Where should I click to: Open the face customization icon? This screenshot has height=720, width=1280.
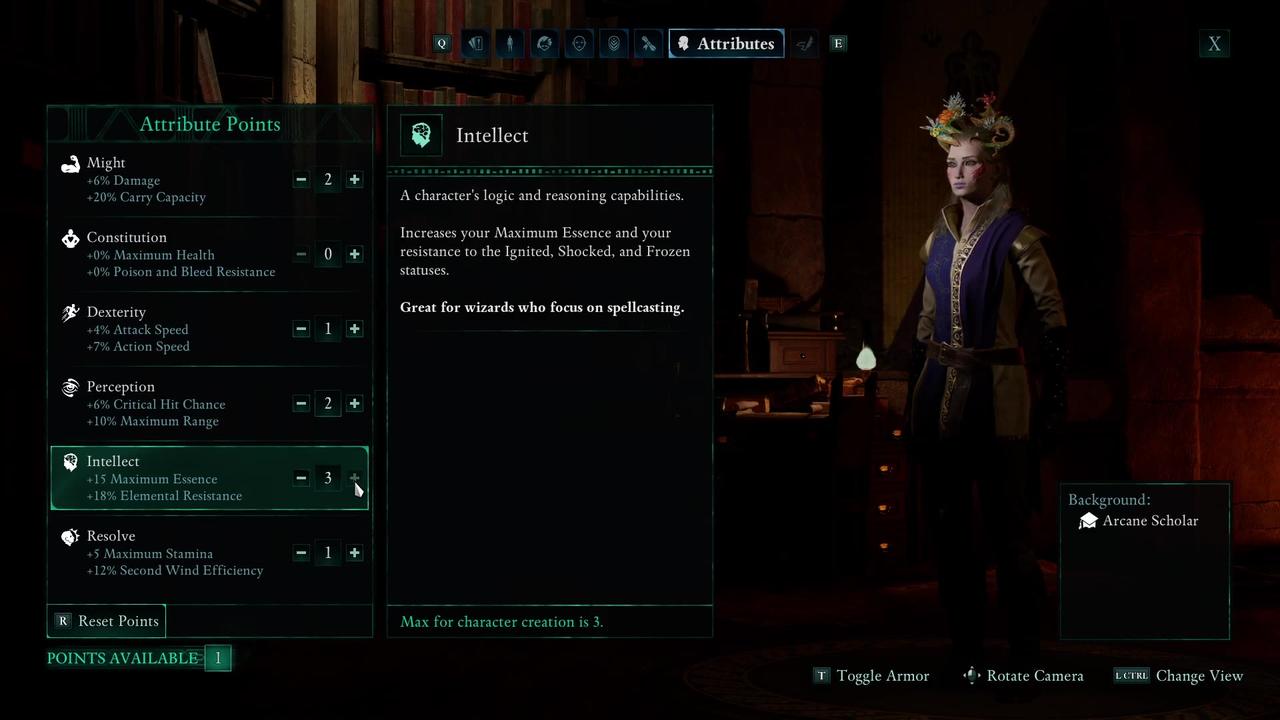[x=579, y=43]
